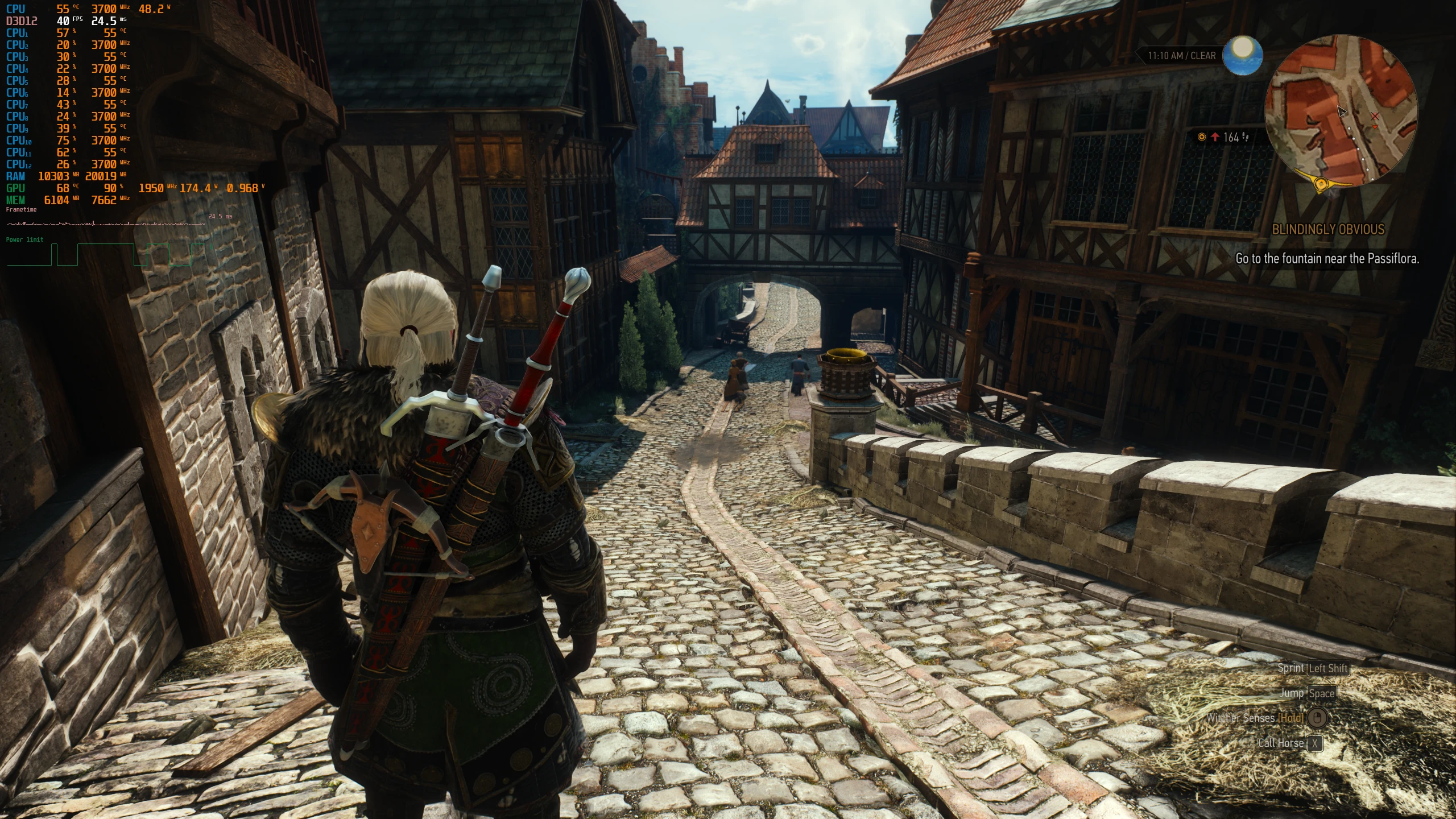
Task: Click the Call Horse X key button
Action: pos(1316,744)
